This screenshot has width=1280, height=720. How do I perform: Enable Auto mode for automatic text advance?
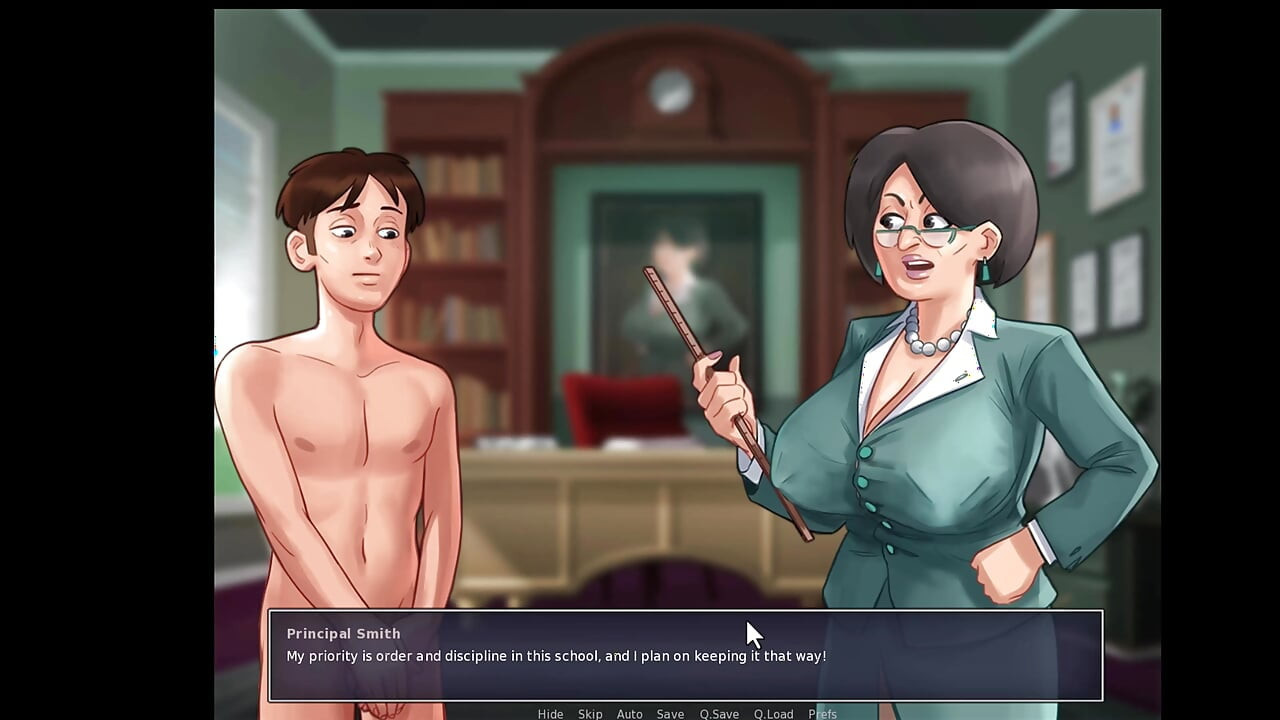pyautogui.click(x=630, y=714)
